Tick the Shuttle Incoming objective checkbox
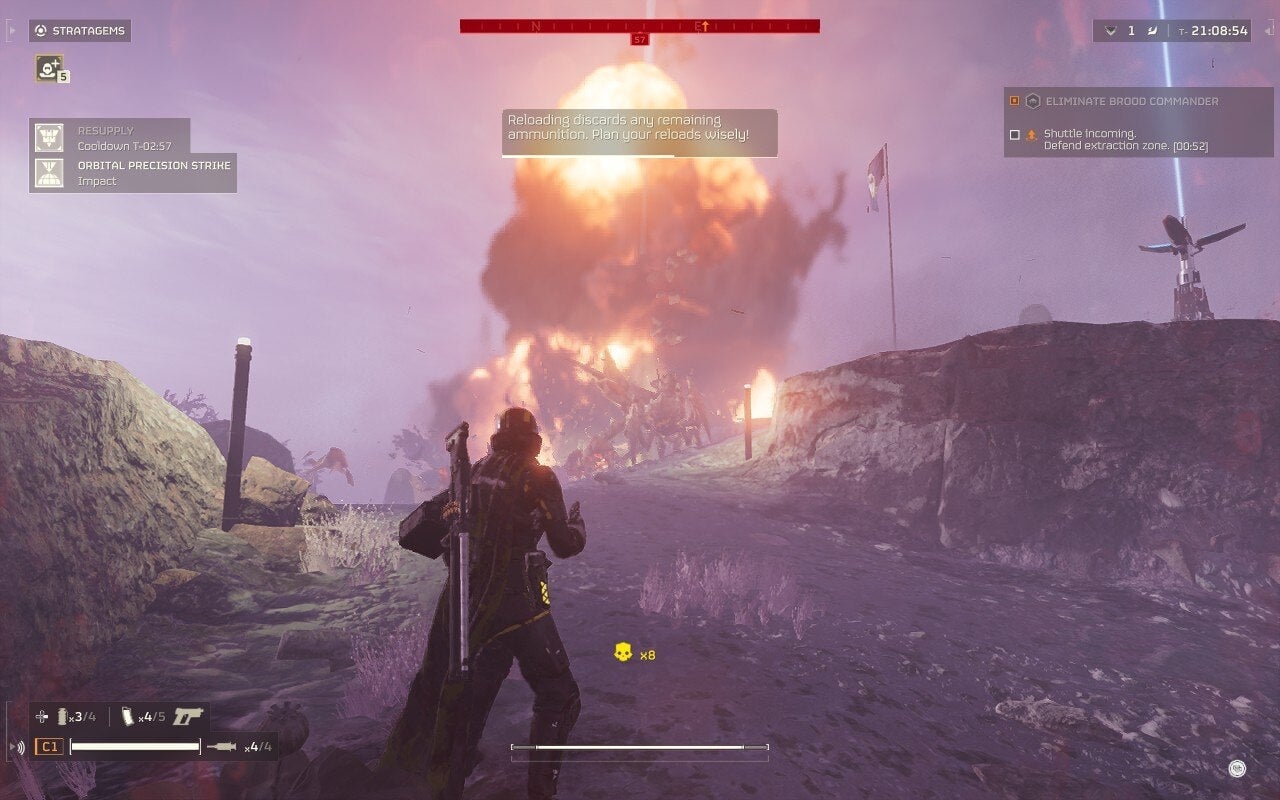1280x800 pixels. [1015, 134]
